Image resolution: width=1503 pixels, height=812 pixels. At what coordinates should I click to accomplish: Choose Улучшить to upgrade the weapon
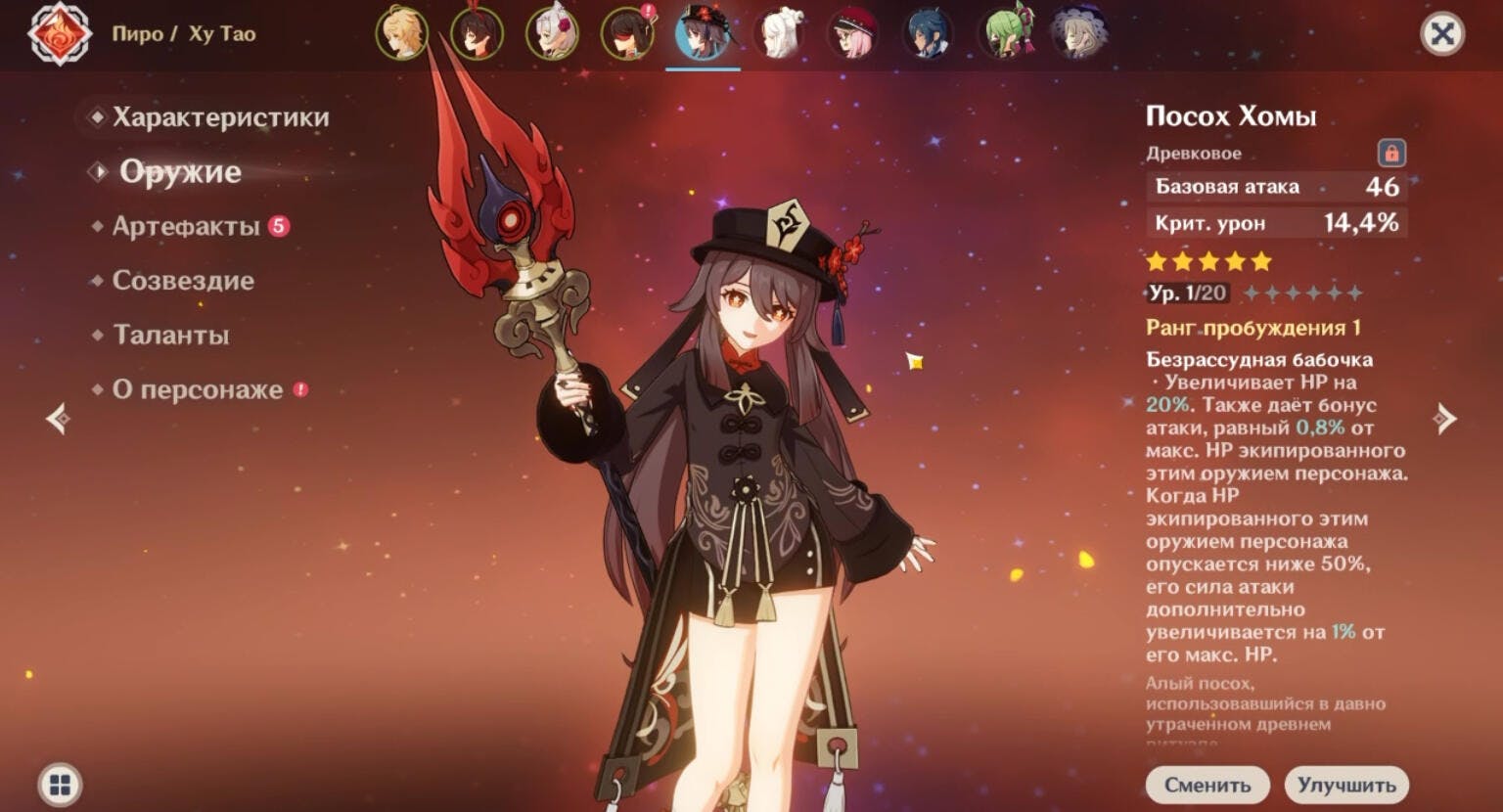(1346, 785)
